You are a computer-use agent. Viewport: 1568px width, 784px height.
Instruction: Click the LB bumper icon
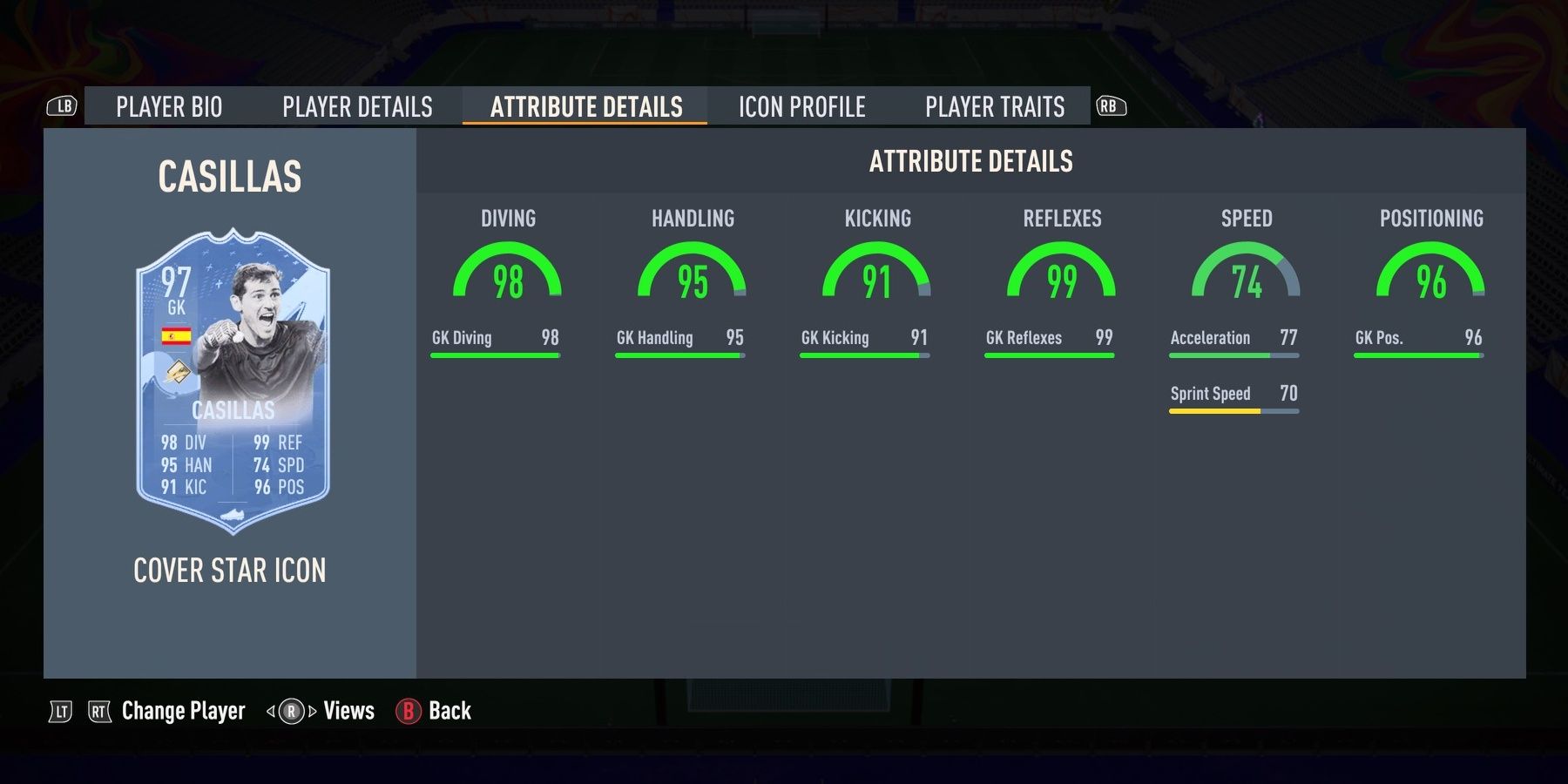click(x=63, y=106)
